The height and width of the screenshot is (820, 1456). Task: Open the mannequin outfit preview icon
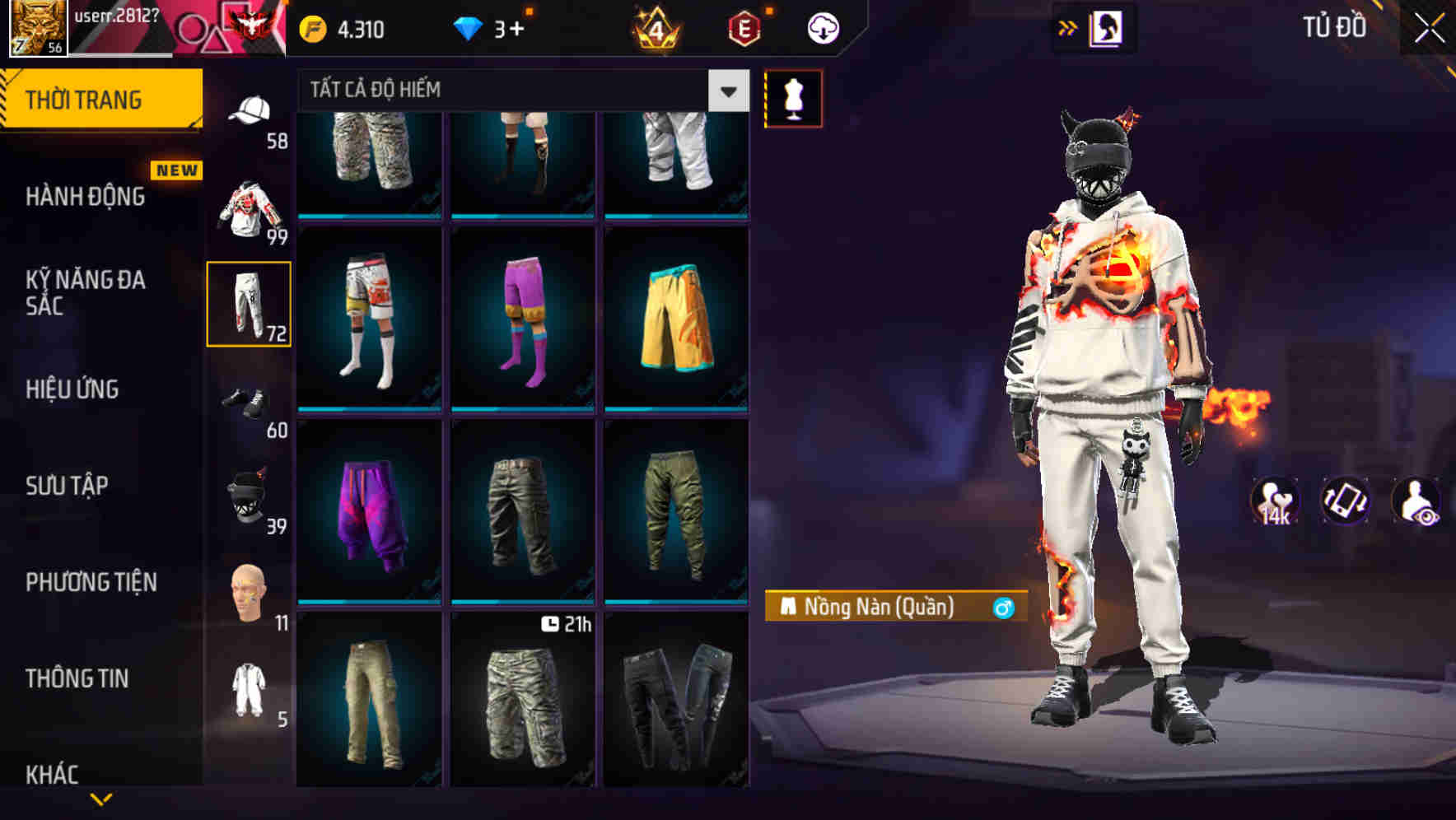click(x=793, y=98)
